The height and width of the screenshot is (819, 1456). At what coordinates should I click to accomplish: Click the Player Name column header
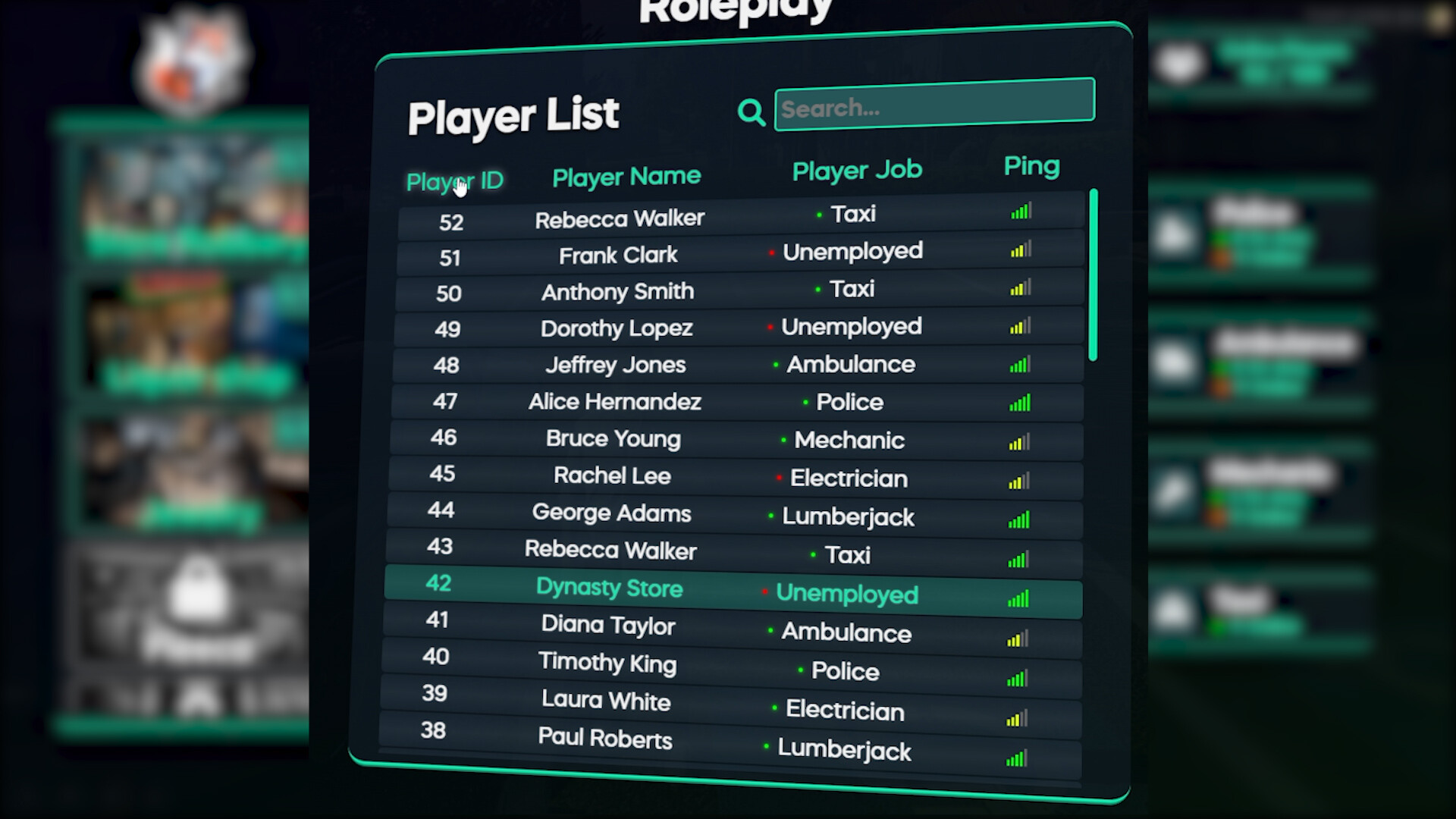(x=626, y=176)
